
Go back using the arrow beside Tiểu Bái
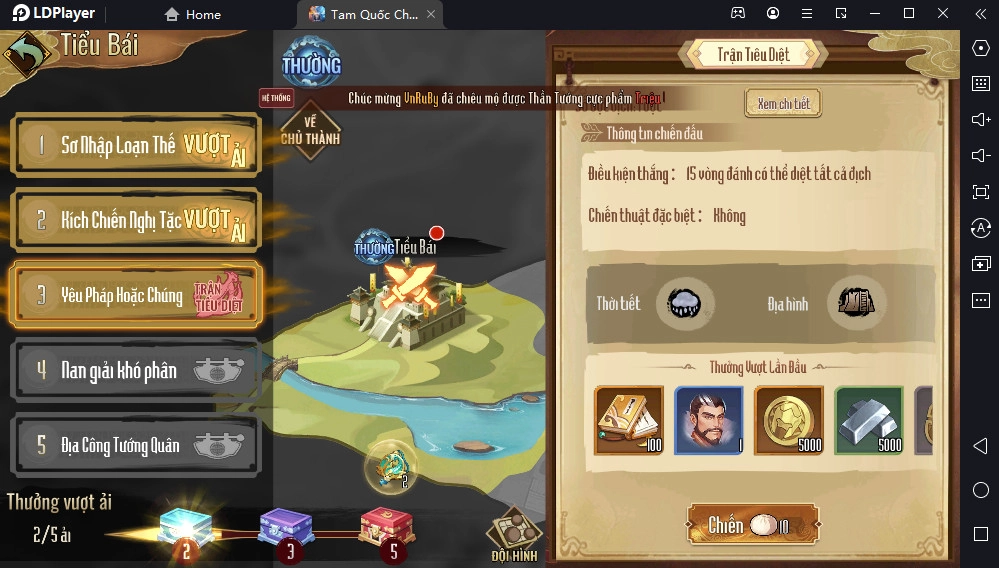pos(28,53)
